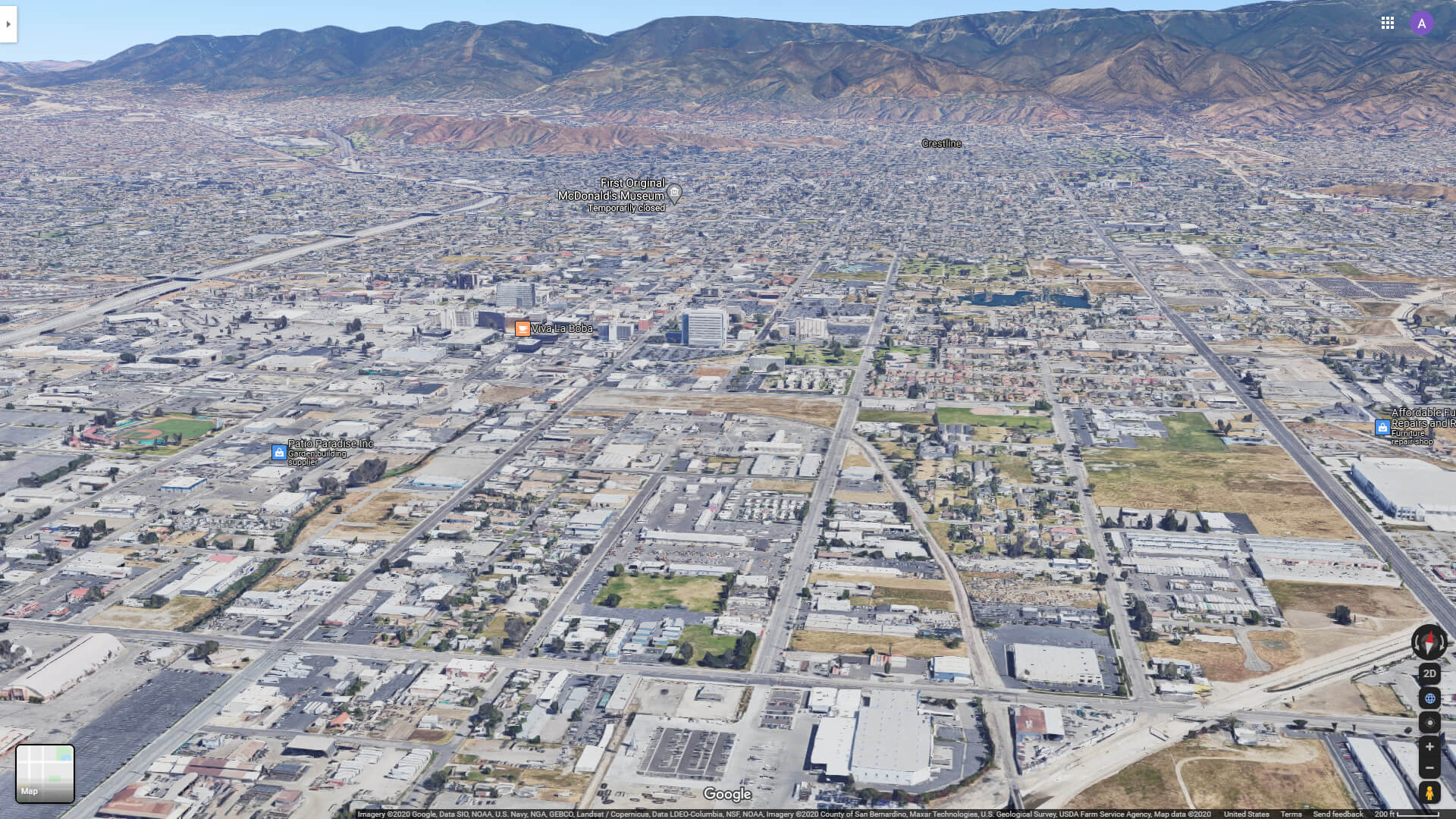Click the Google logo at the bottom
This screenshot has height=819, width=1456.
727,794
